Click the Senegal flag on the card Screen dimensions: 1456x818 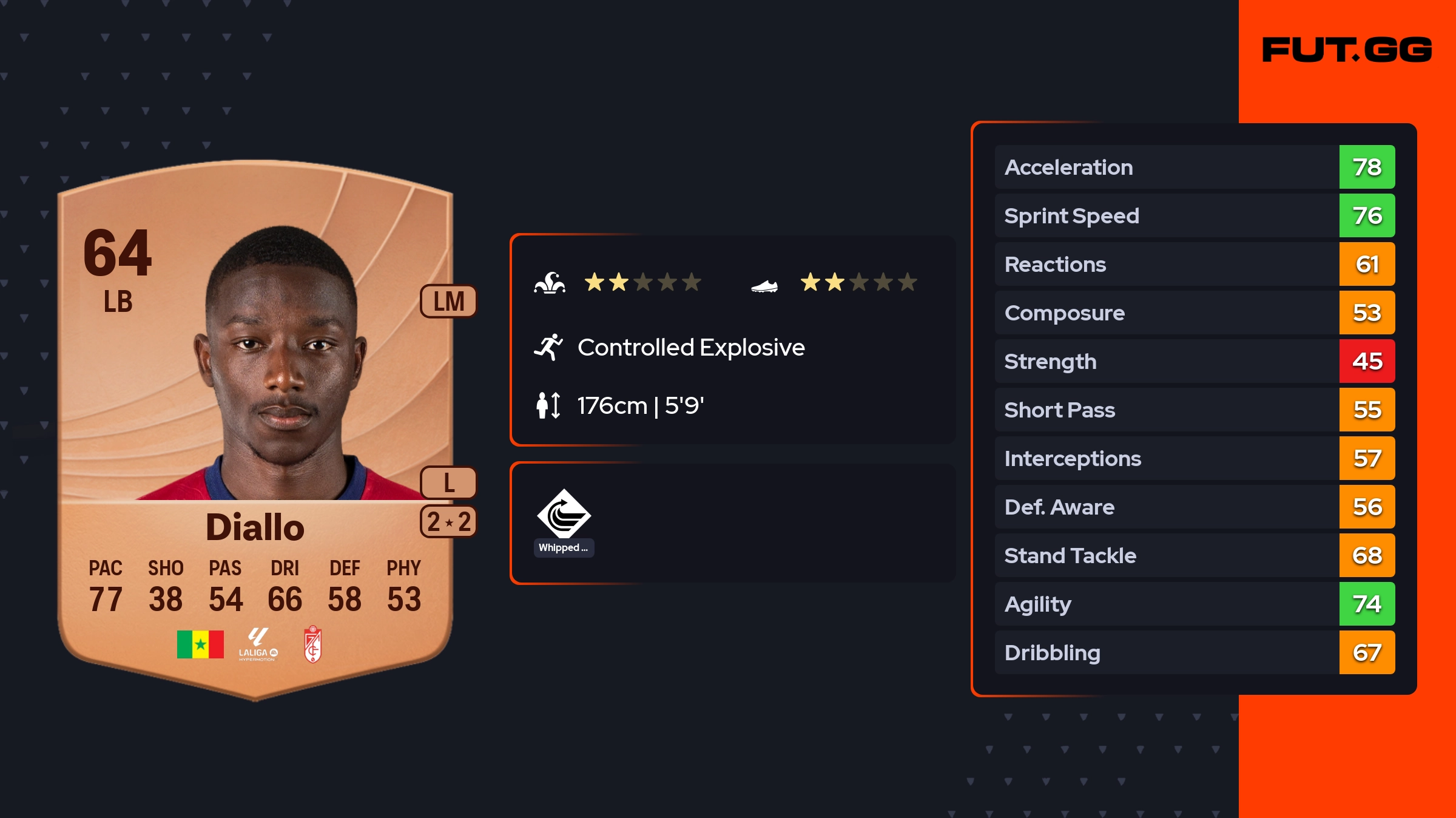pyautogui.click(x=200, y=644)
